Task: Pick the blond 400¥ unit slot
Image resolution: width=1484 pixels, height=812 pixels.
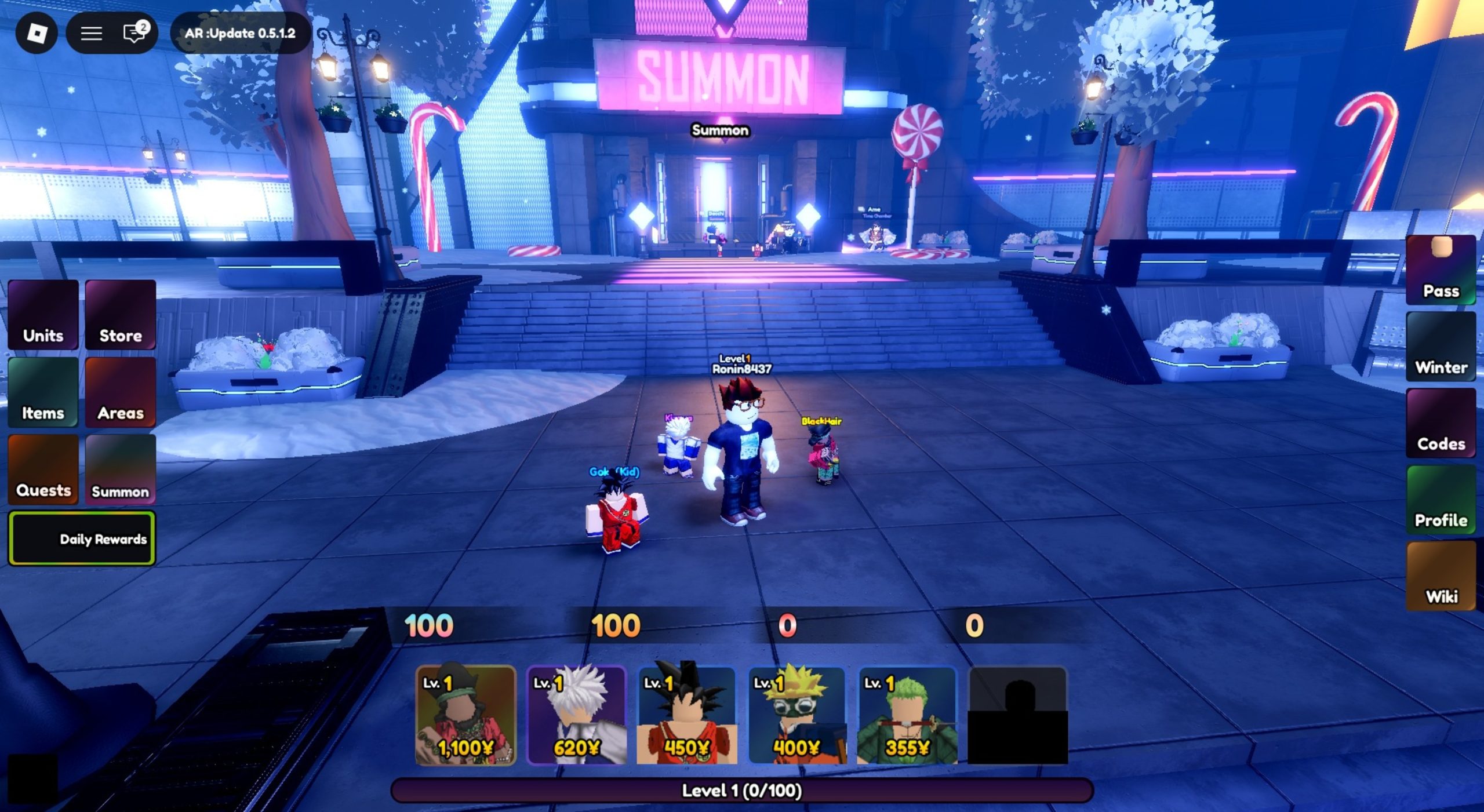Action: point(797,715)
